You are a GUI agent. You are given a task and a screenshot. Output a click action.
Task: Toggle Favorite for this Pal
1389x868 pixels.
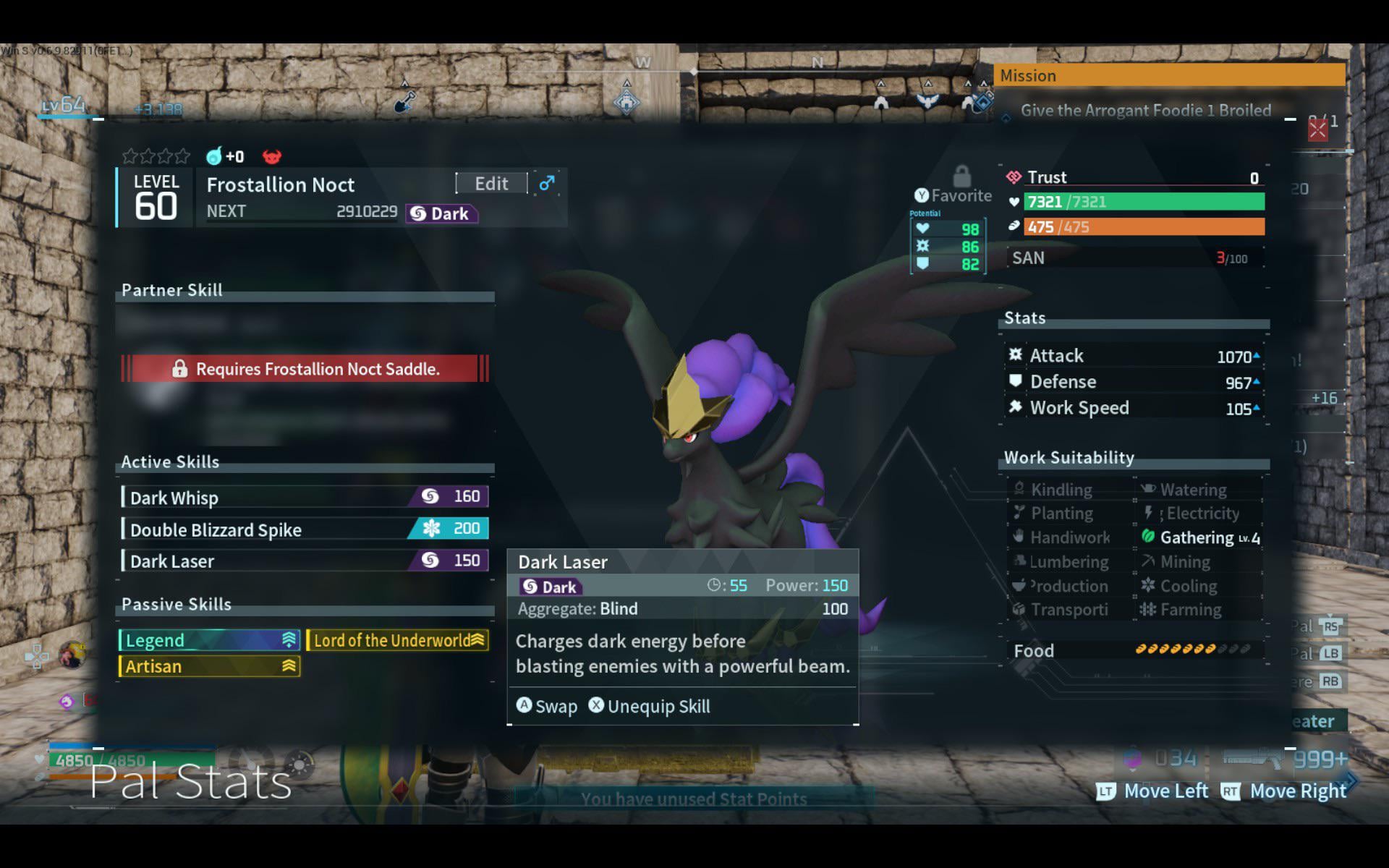point(953,195)
